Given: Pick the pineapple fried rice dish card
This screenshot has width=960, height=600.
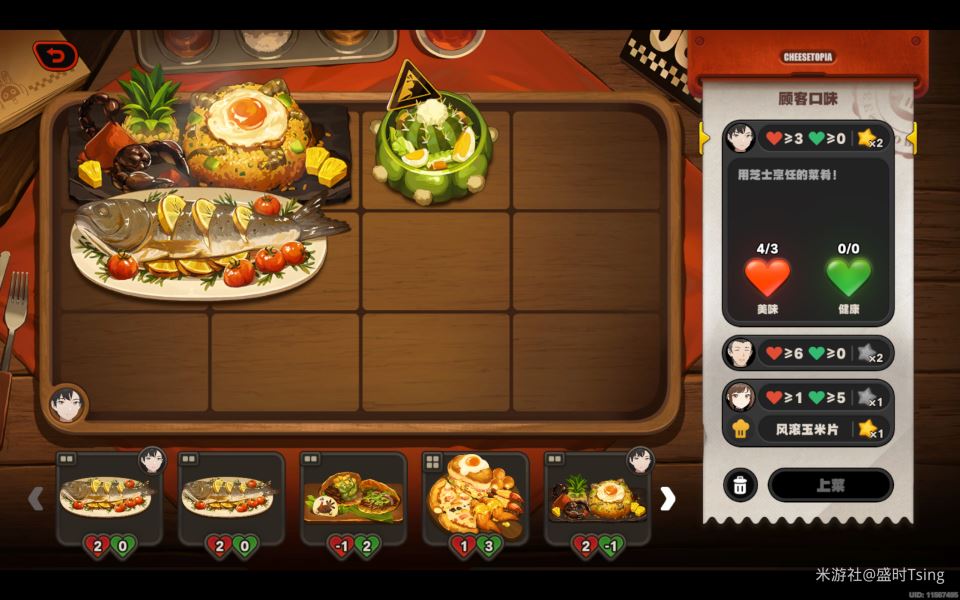Looking at the screenshot, I should (597, 497).
